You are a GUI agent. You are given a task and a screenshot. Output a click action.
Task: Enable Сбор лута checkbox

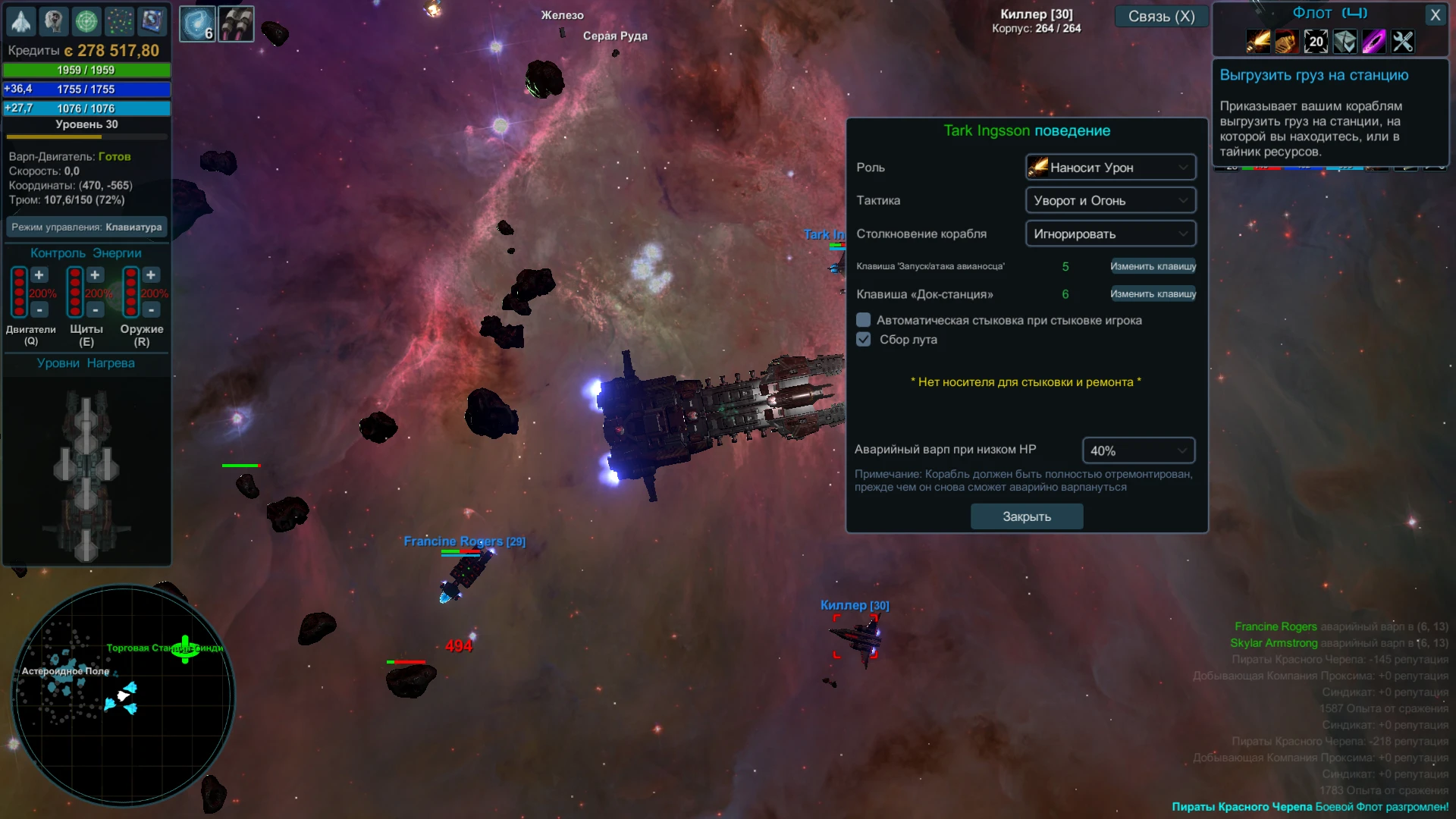pos(863,339)
